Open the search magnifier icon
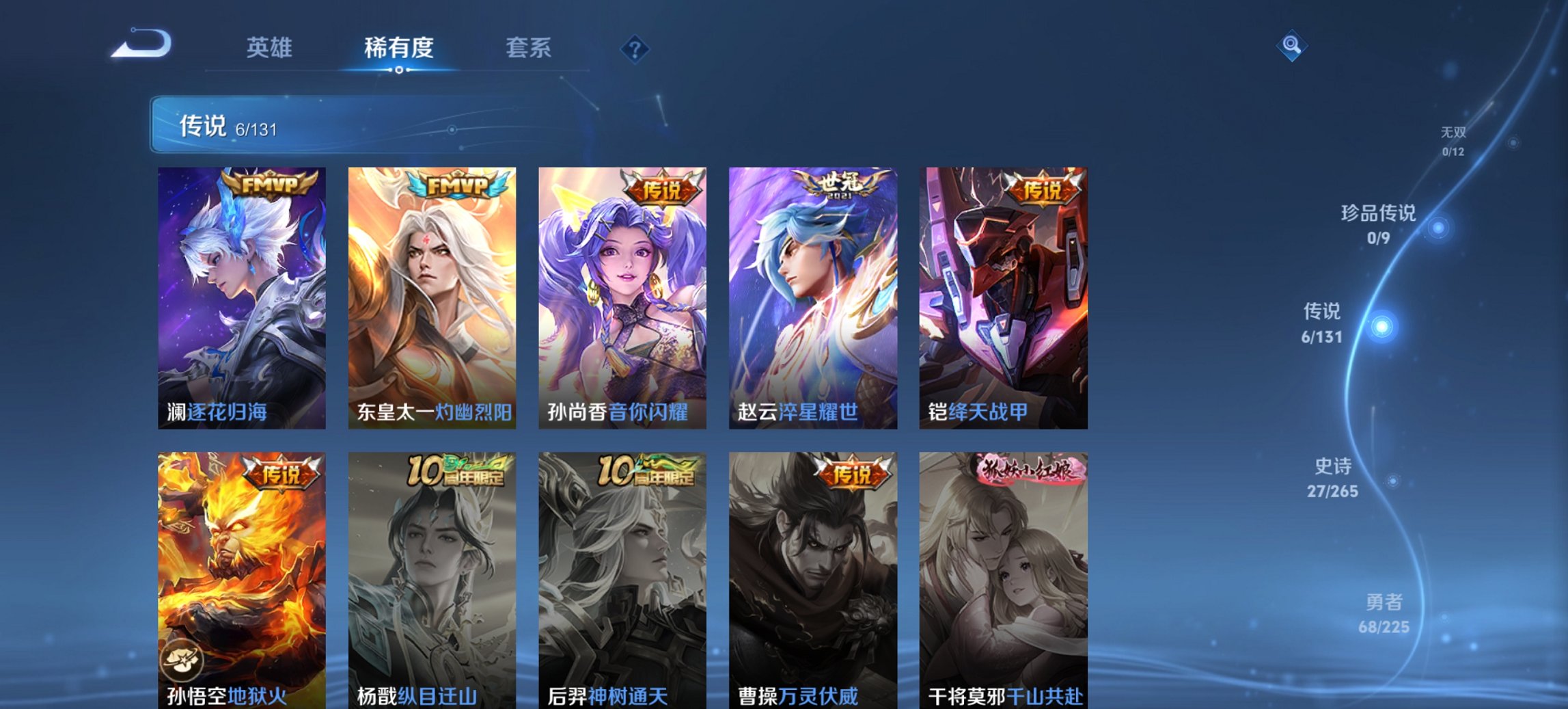The height and width of the screenshot is (709, 1568). pyautogui.click(x=1291, y=46)
